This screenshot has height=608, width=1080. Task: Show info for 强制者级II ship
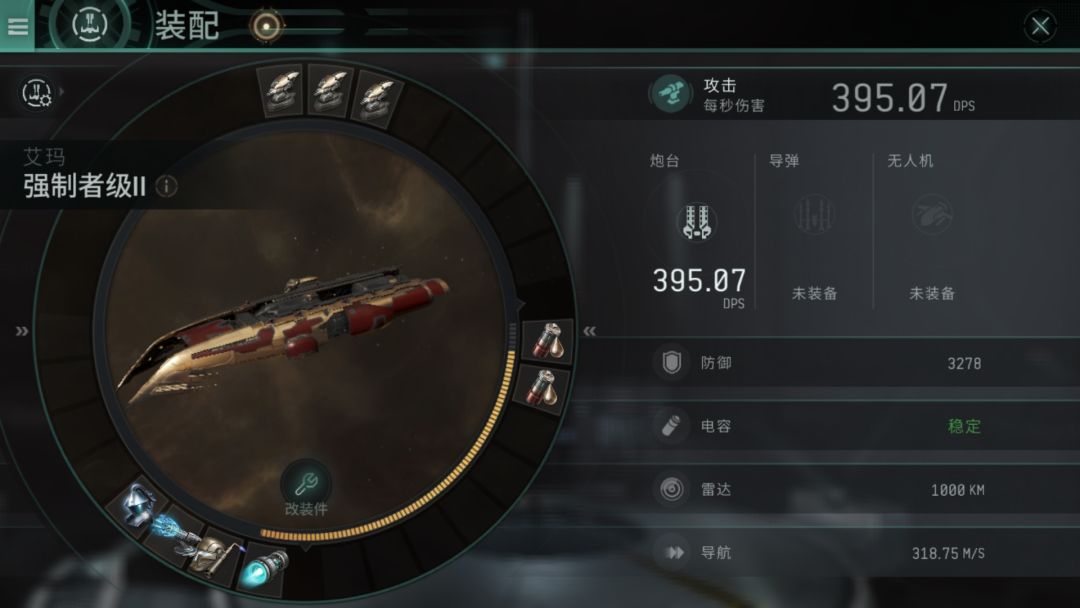(167, 186)
